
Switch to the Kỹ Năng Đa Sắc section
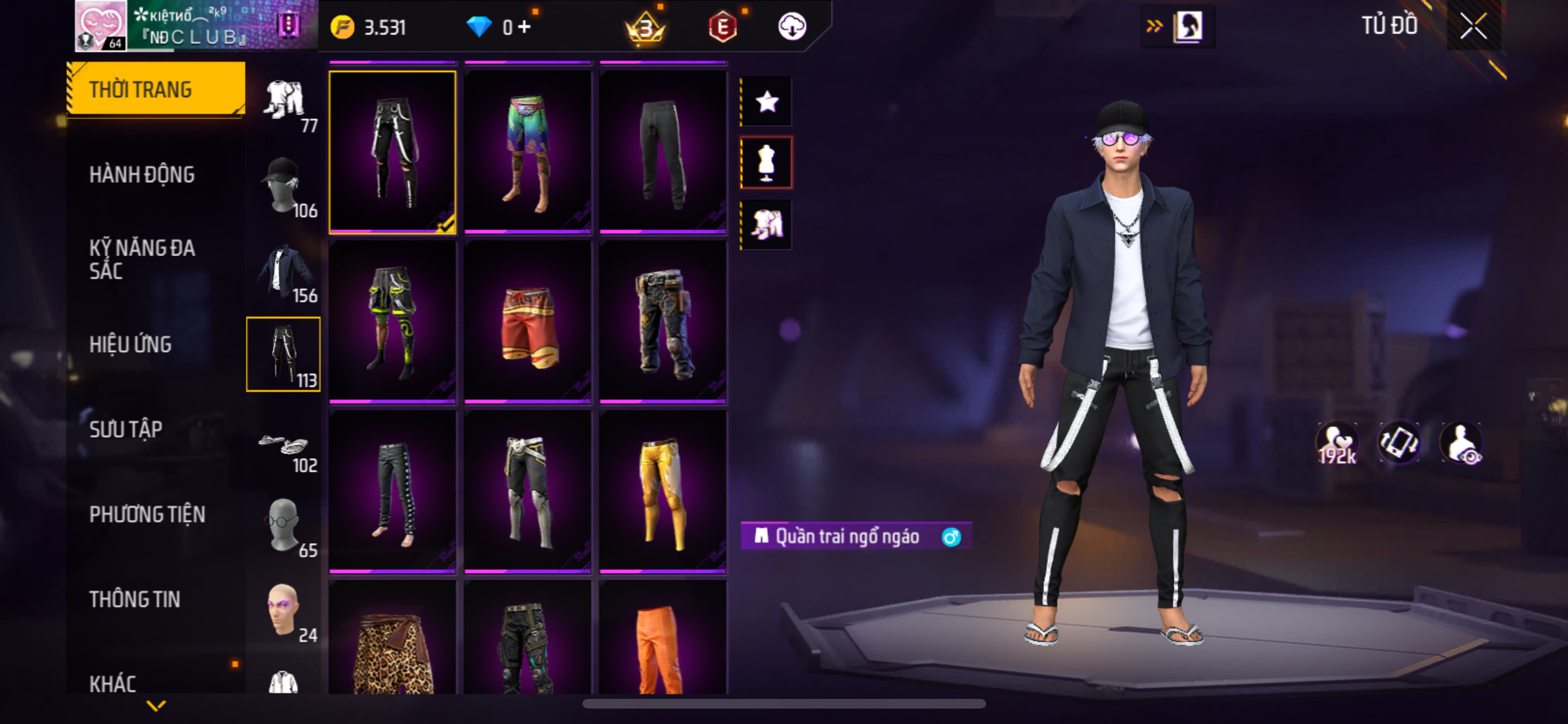[142, 259]
